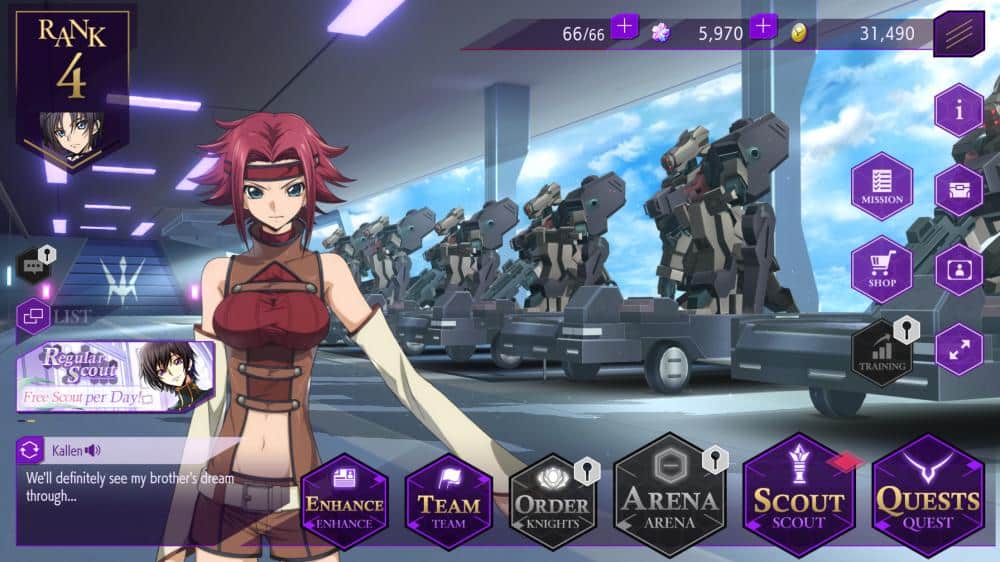The width and height of the screenshot is (1000, 562).
Task: Open the profile card icon
Action: pos(959,270)
